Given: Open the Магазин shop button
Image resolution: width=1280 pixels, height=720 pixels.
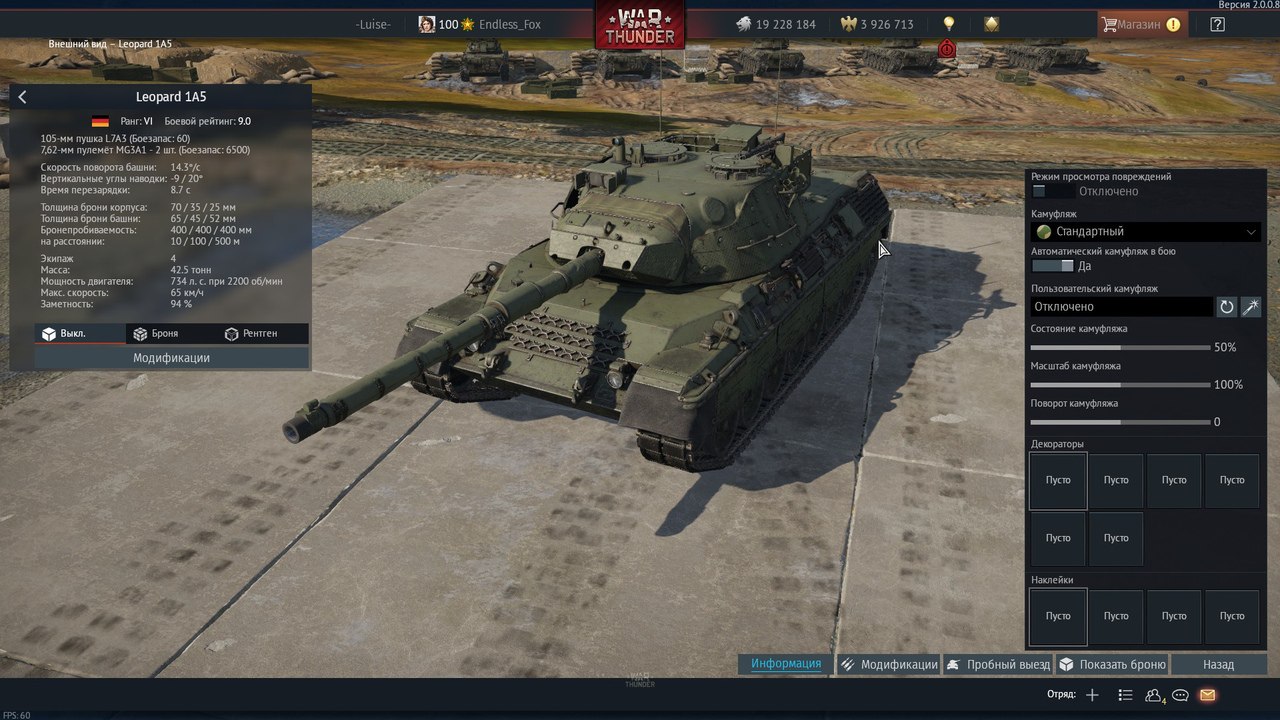Looking at the screenshot, I should point(1140,24).
